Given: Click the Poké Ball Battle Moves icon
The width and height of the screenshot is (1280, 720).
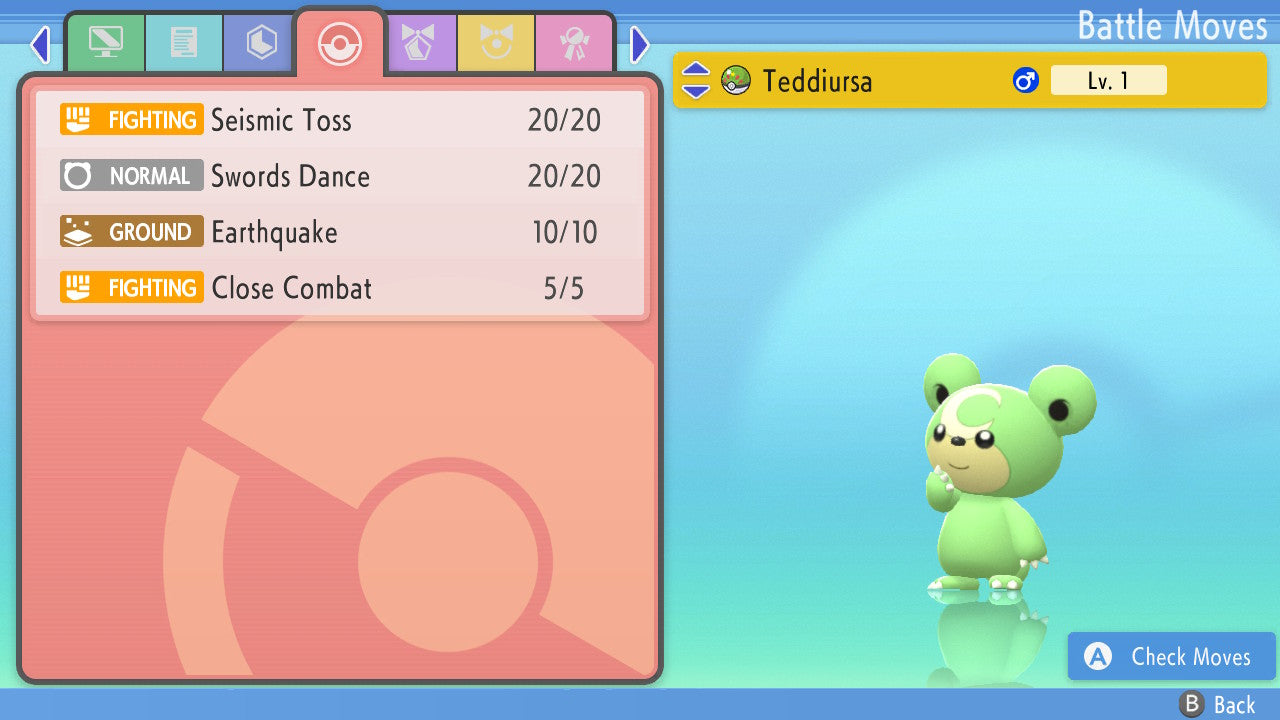Looking at the screenshot, I should (x=340, y=43).
